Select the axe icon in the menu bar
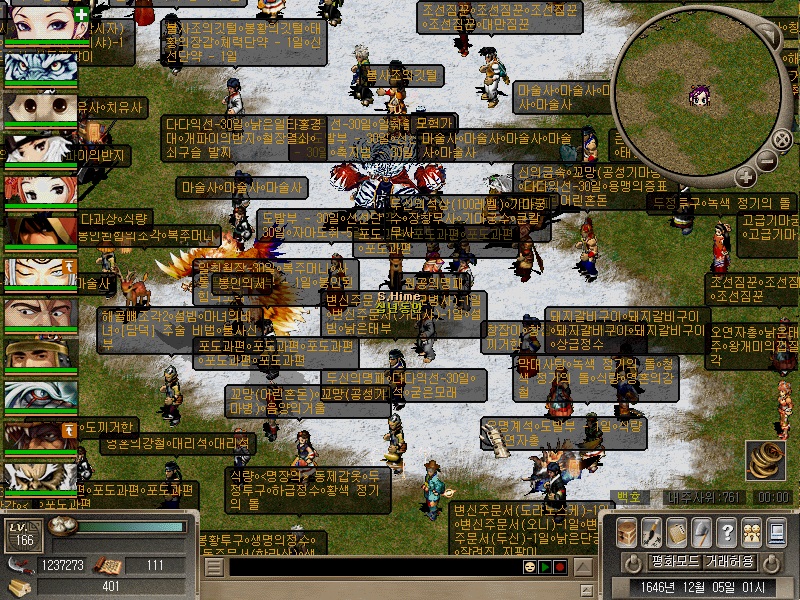Viewport: 800px width, 600px height. (702, 531)
